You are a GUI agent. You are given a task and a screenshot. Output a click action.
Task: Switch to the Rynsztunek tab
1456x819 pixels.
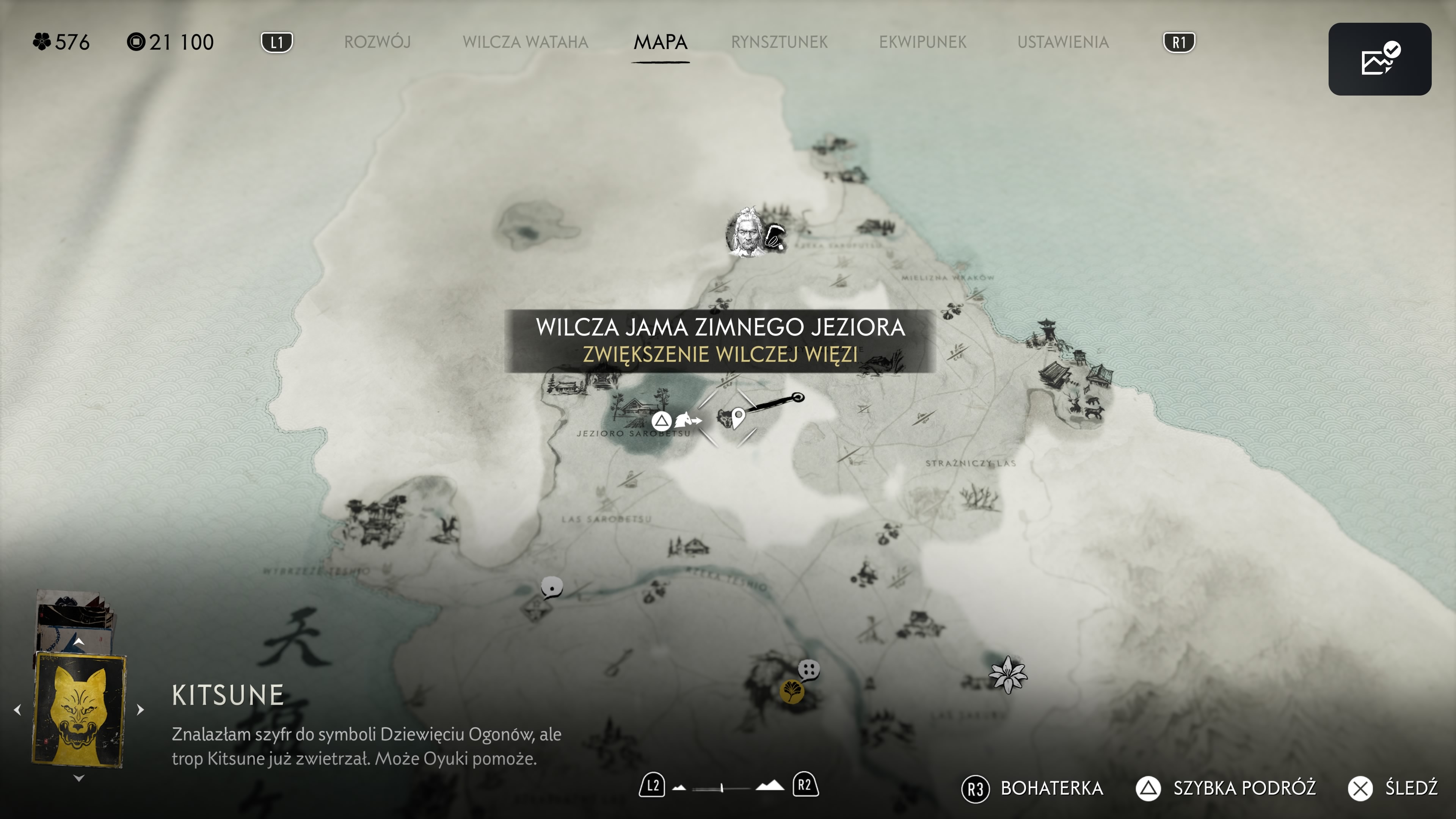click(779, 42)
